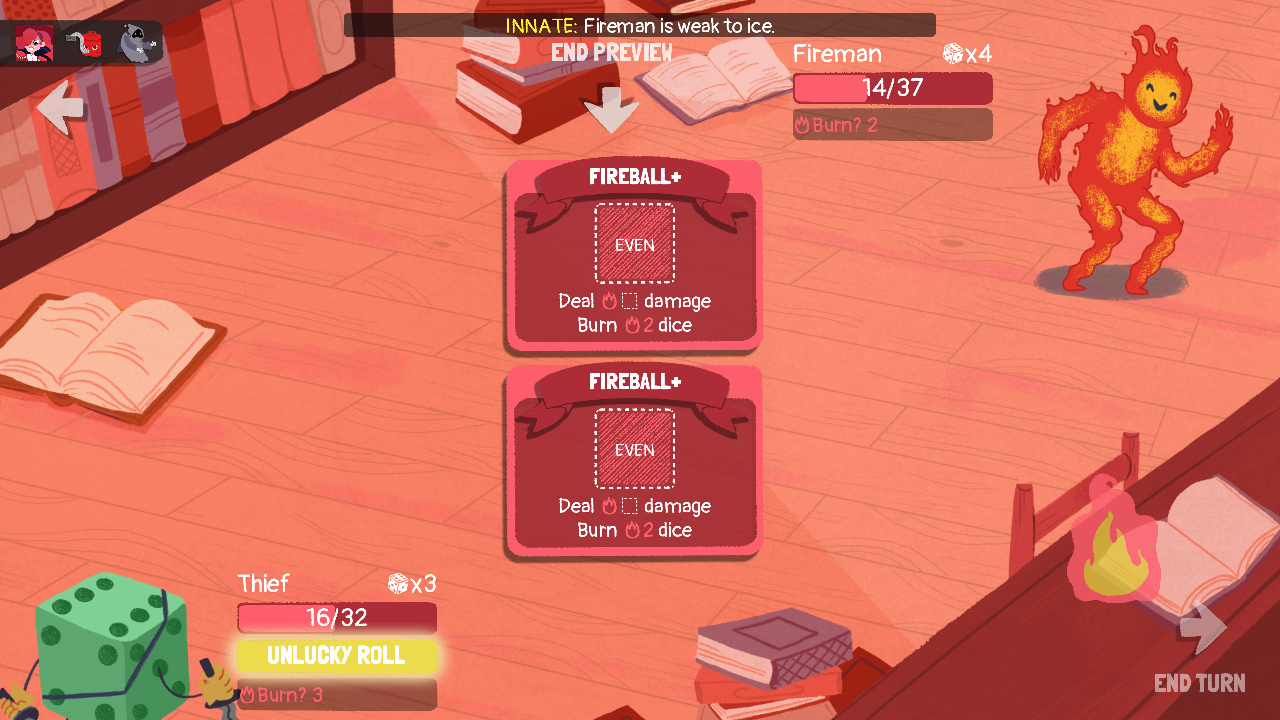Click the EVEN slot on the lower Fireball+ card
Viewport: 1280px width, 720px height.
click(x=634, y=448)
